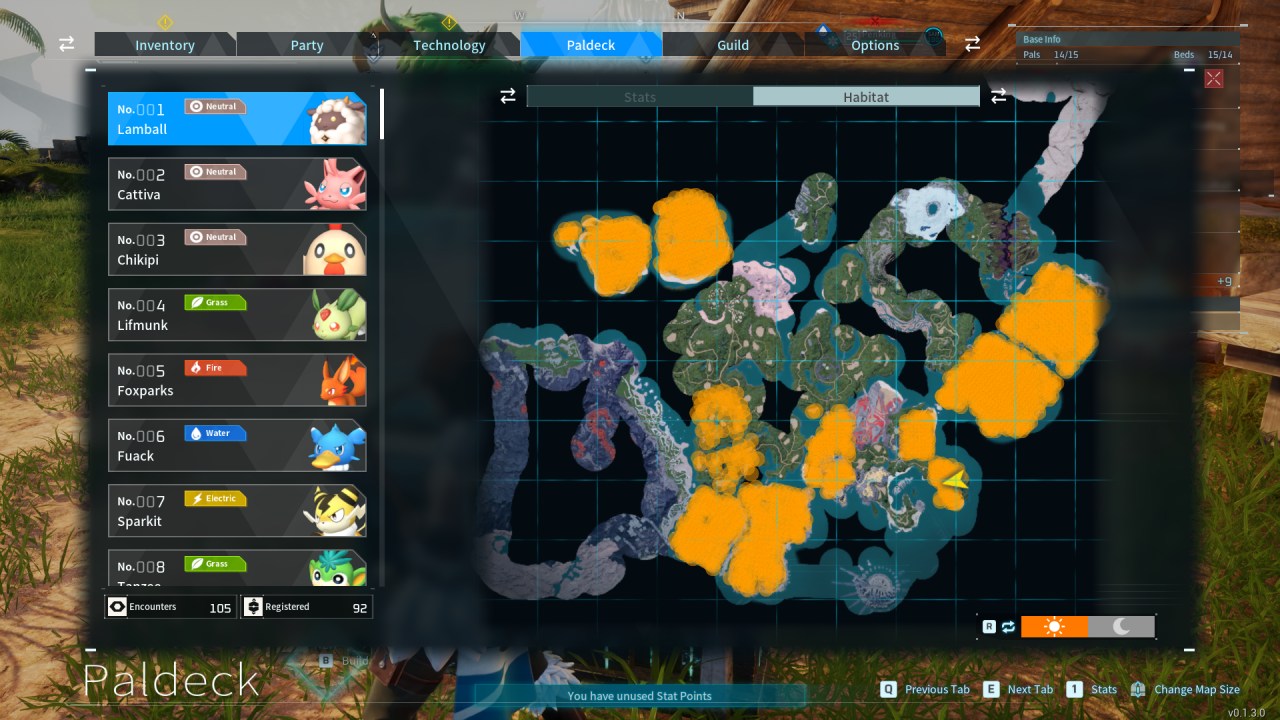Viewport: 1280px width, 720px height.
Task: Toggle the day/night habitat switch
Action: coord(1008,626)
